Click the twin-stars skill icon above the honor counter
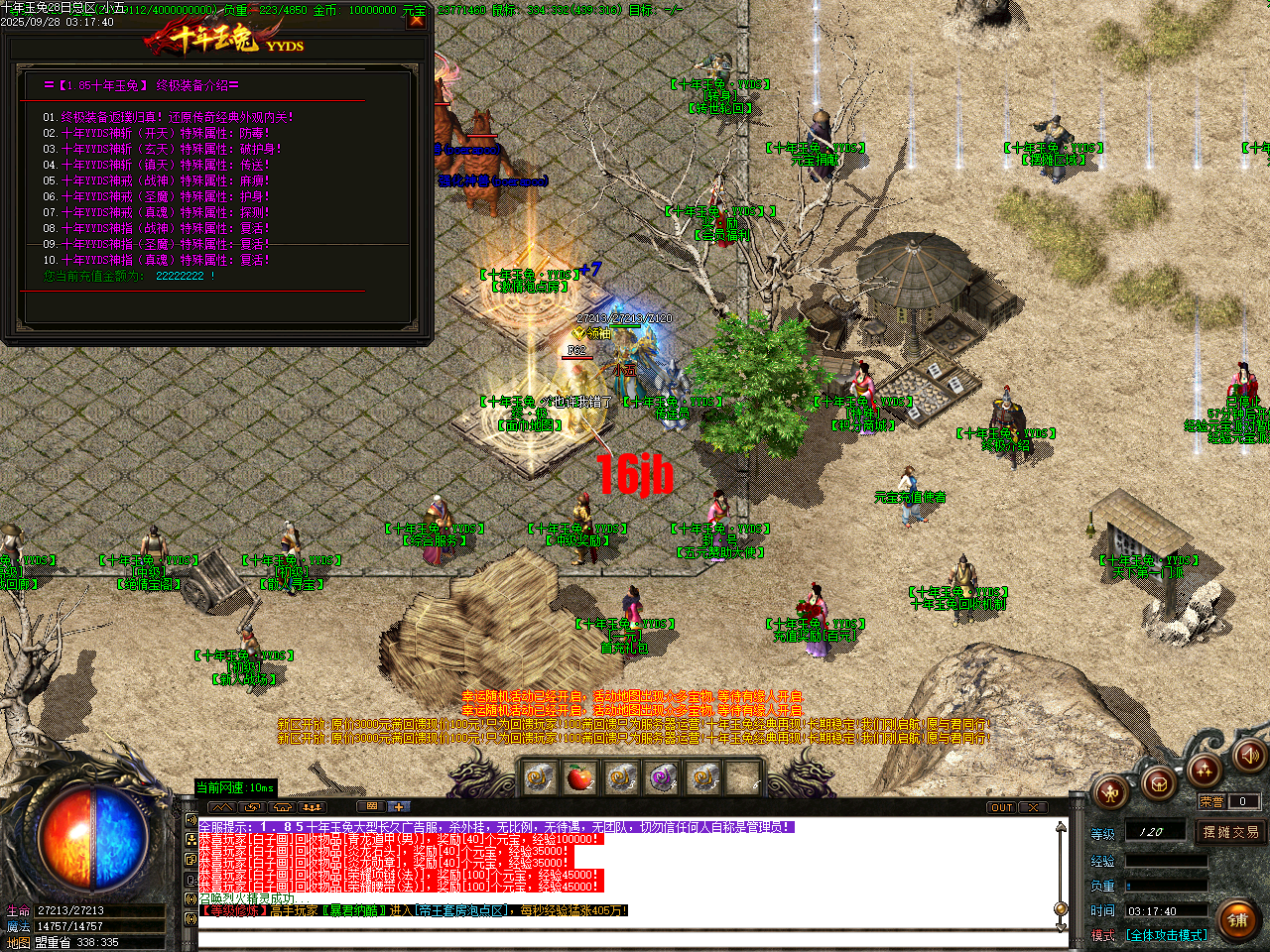 (1205, 771)
